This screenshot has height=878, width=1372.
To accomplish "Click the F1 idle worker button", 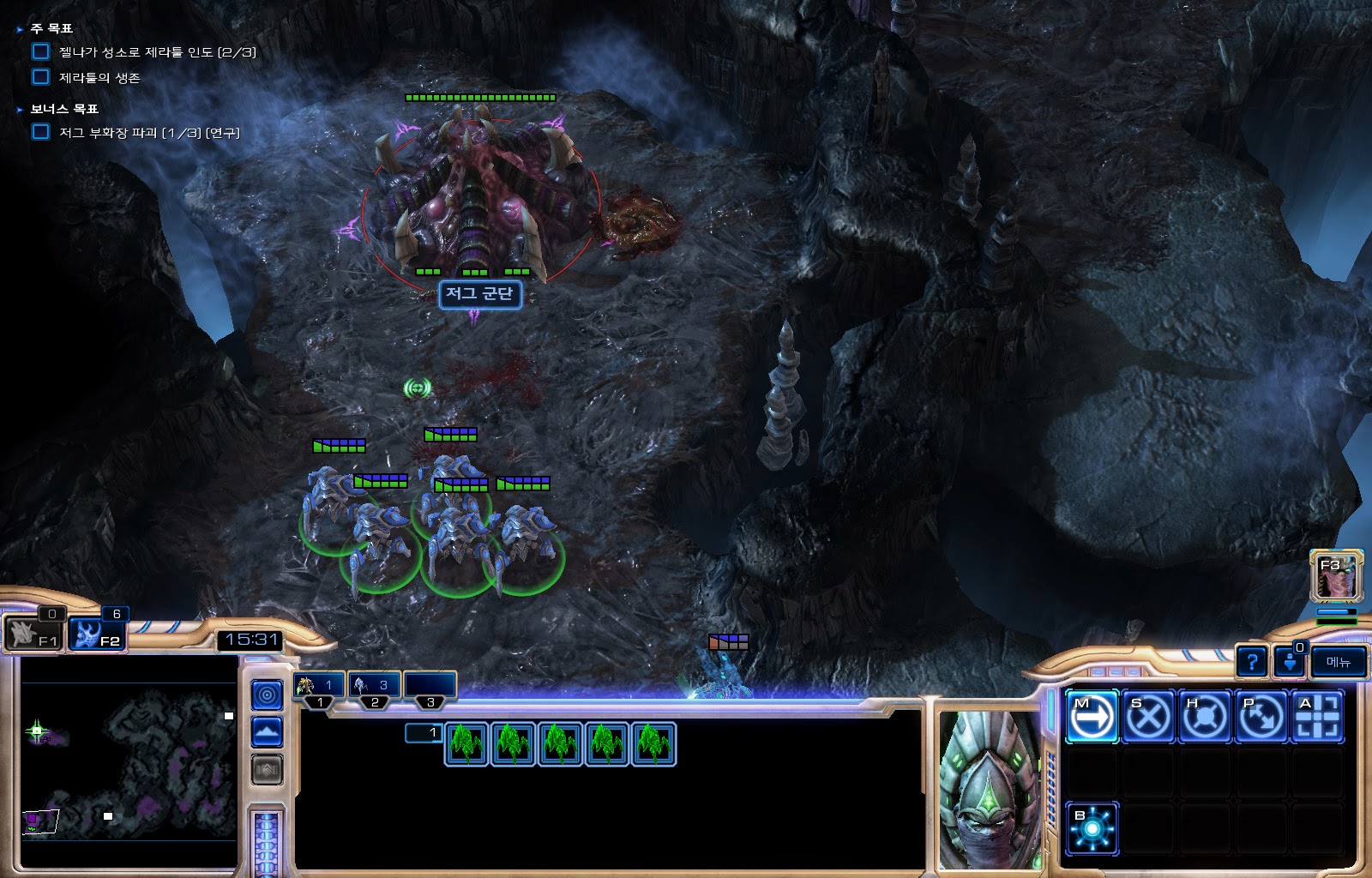I will coord(34,635).
